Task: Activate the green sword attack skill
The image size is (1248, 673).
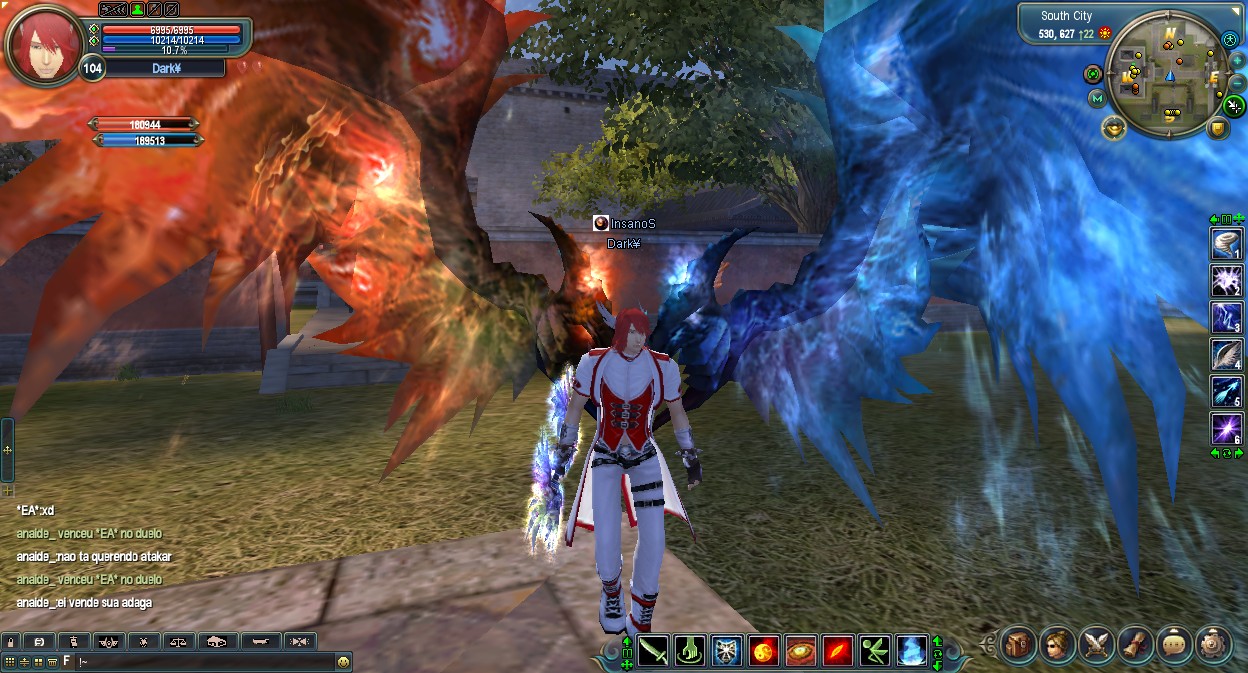Action: tap(652, 651)
